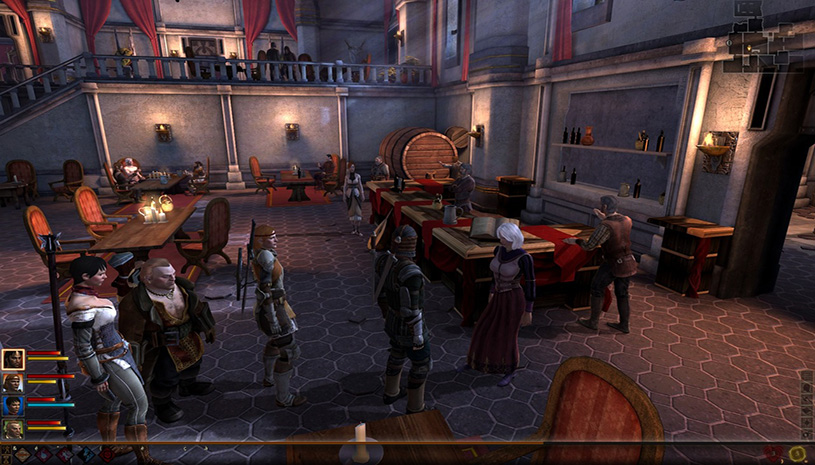Screen dimensions: 815x465
Task: Select the companion portrait with blue background
Action: 13,406
